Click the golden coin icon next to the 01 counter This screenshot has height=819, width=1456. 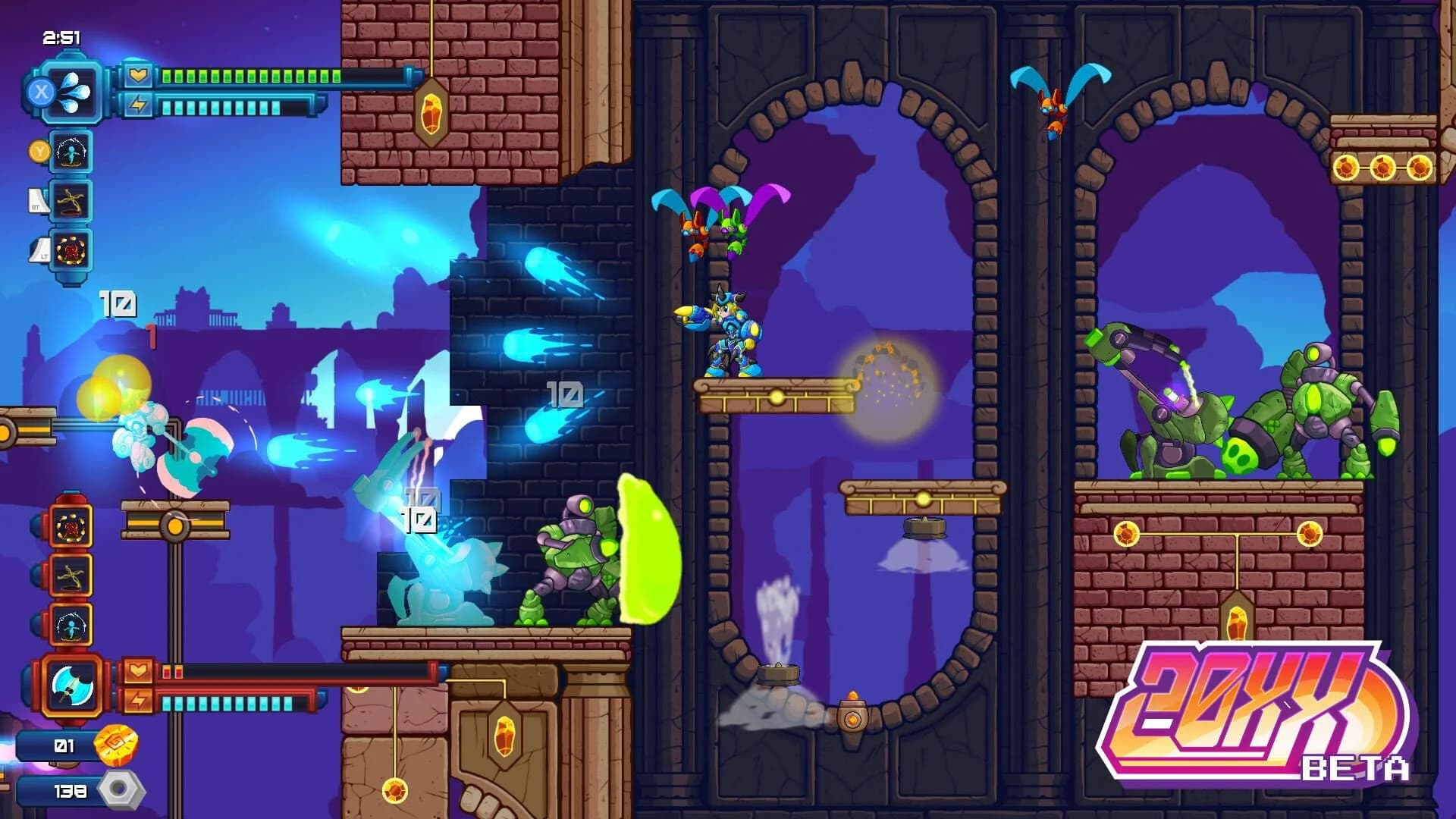click(x=115, y=746)
